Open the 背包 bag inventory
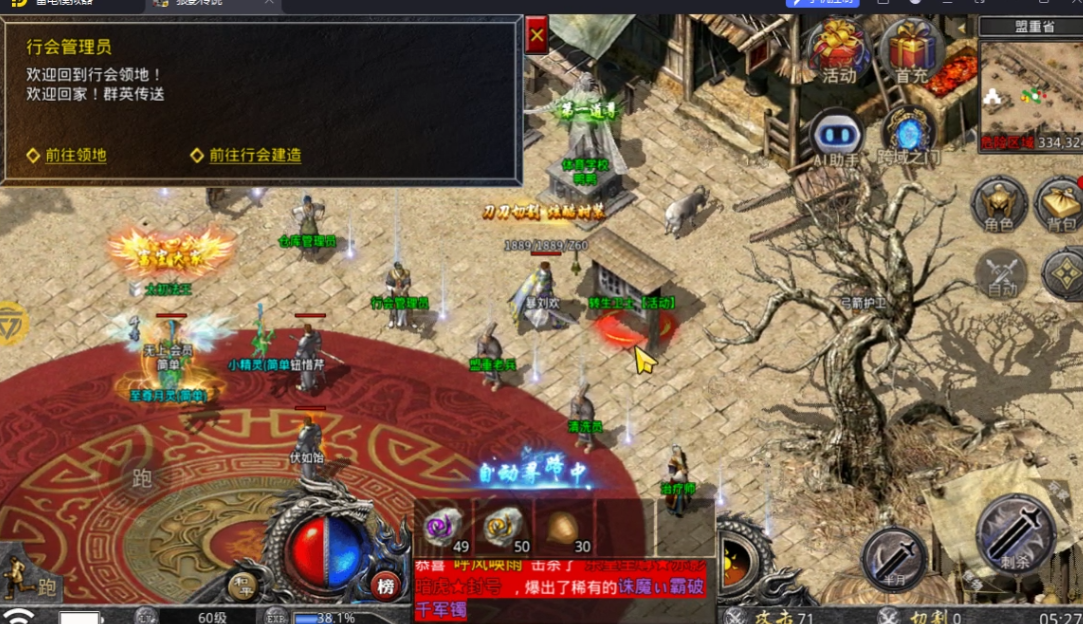The width and height of the screenshot is (1083, 624). pyautogui.click(x=1060, y=205)
